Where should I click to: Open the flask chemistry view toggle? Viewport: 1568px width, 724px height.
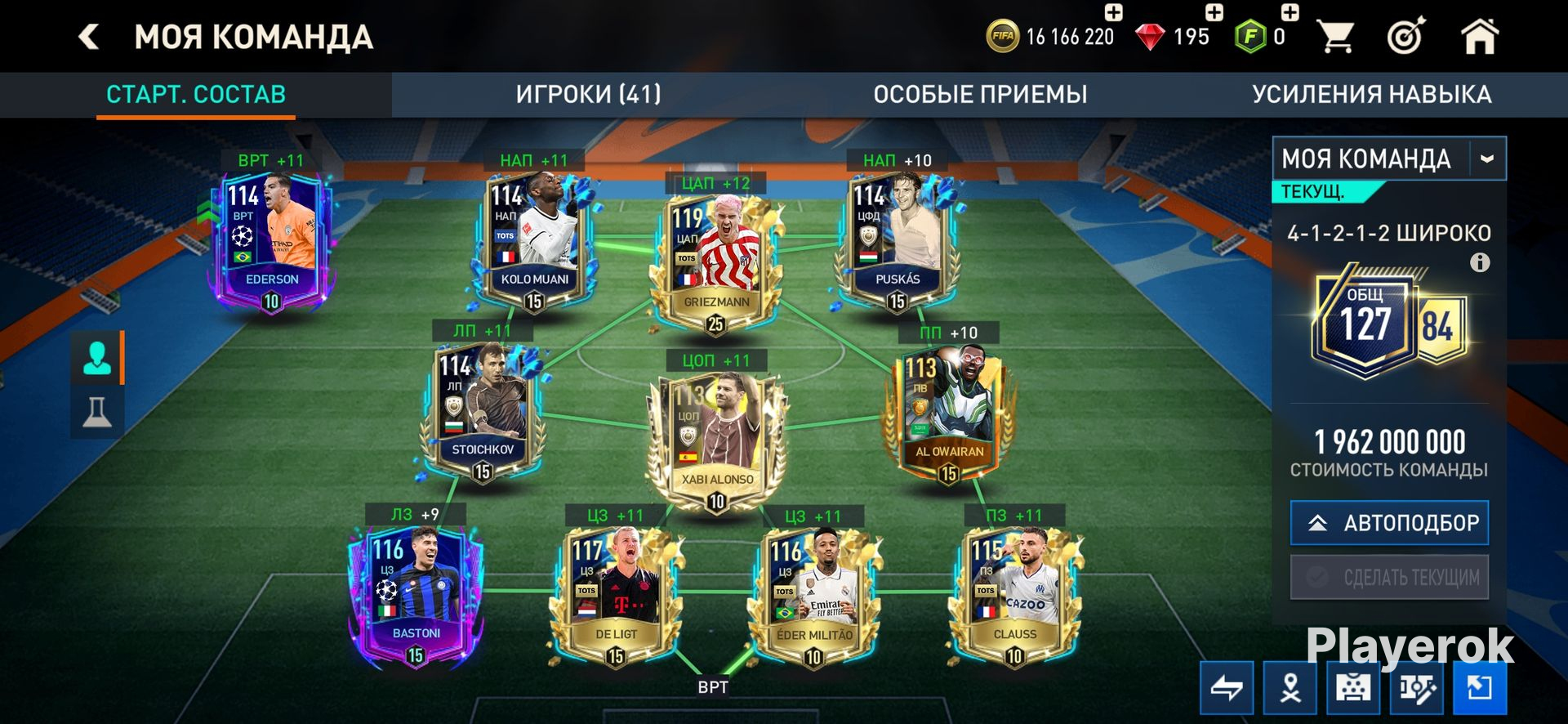point(97,411)
